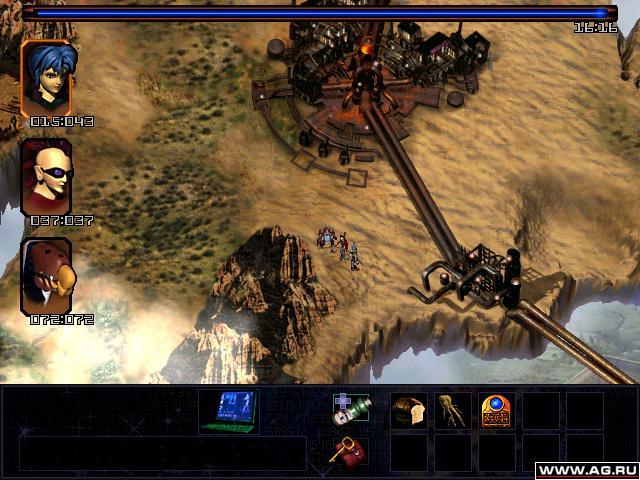The image size is (640, 480).
Task: Select the bread loaf inventory item
Action: [x=408, y=410]
